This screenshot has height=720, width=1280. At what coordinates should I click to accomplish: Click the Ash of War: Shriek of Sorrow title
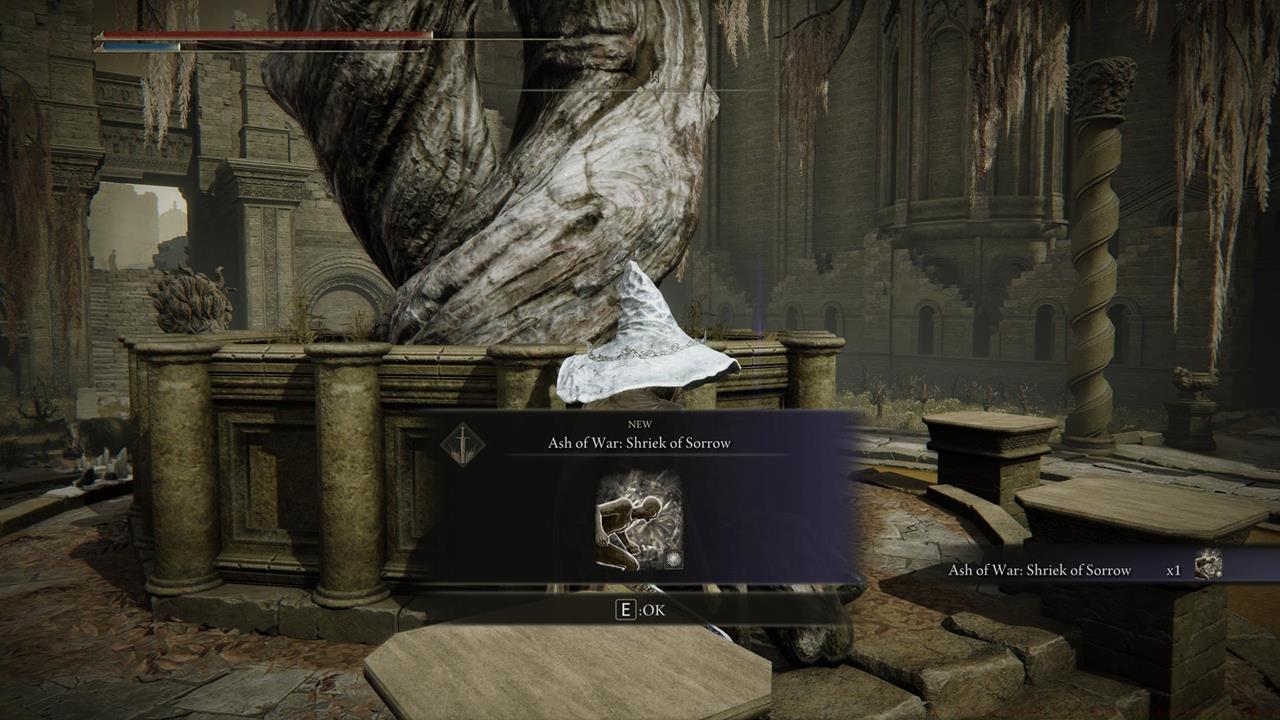coord(638,443)
